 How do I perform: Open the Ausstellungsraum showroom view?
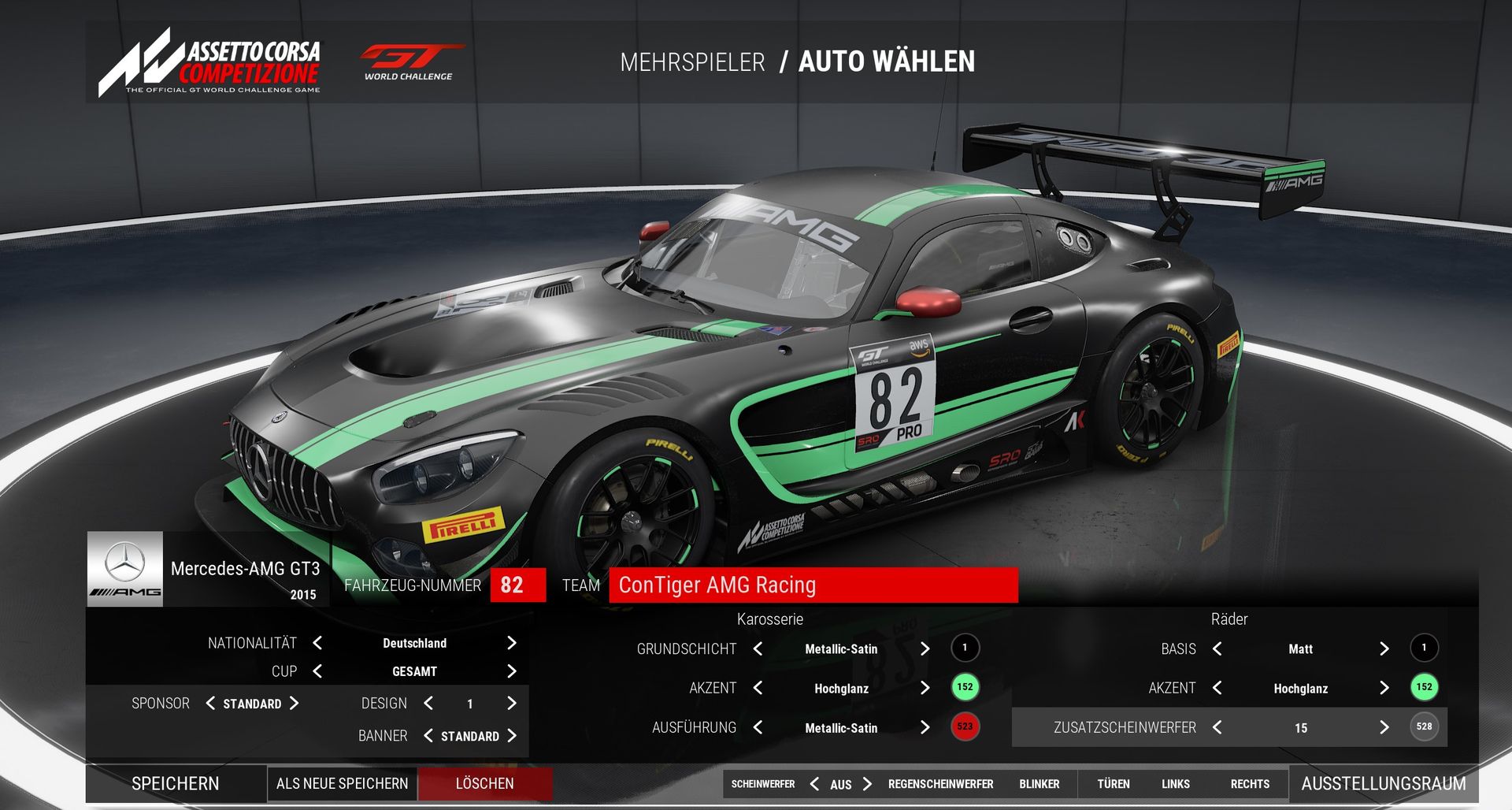[x=1383, y=783]
